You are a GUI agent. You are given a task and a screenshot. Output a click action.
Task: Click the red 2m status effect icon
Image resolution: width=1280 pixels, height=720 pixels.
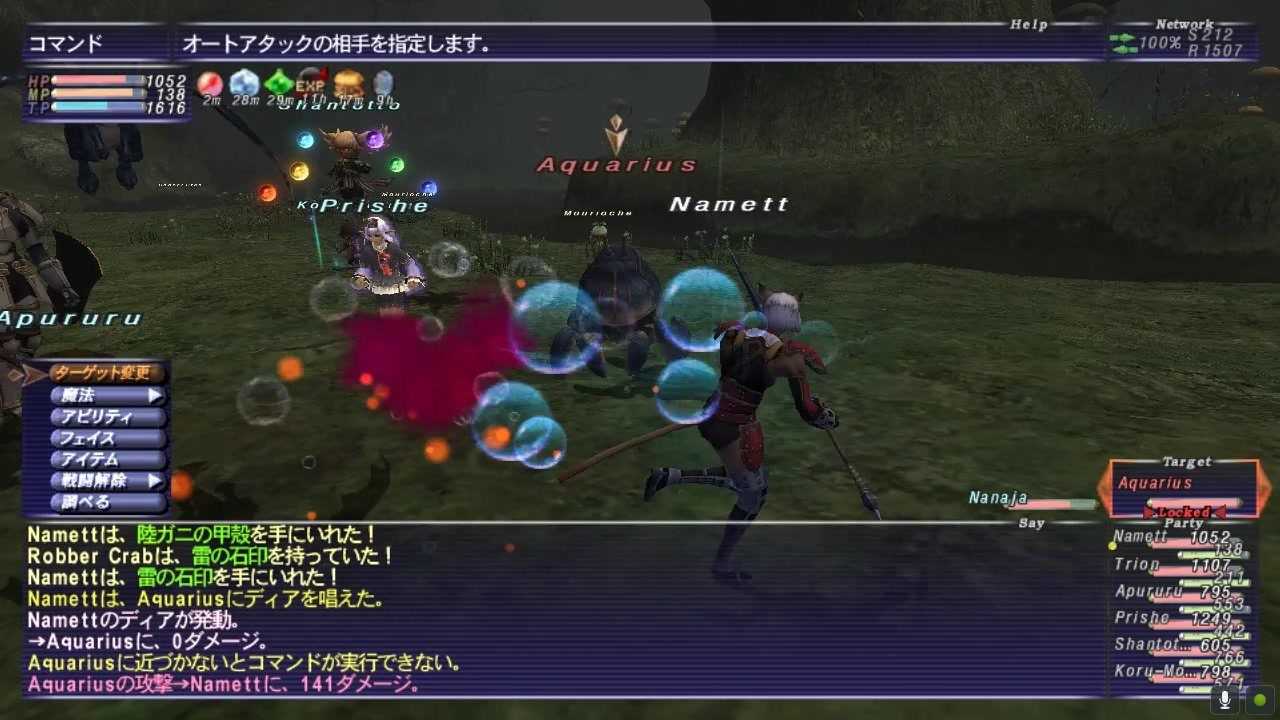pos(210,83)
